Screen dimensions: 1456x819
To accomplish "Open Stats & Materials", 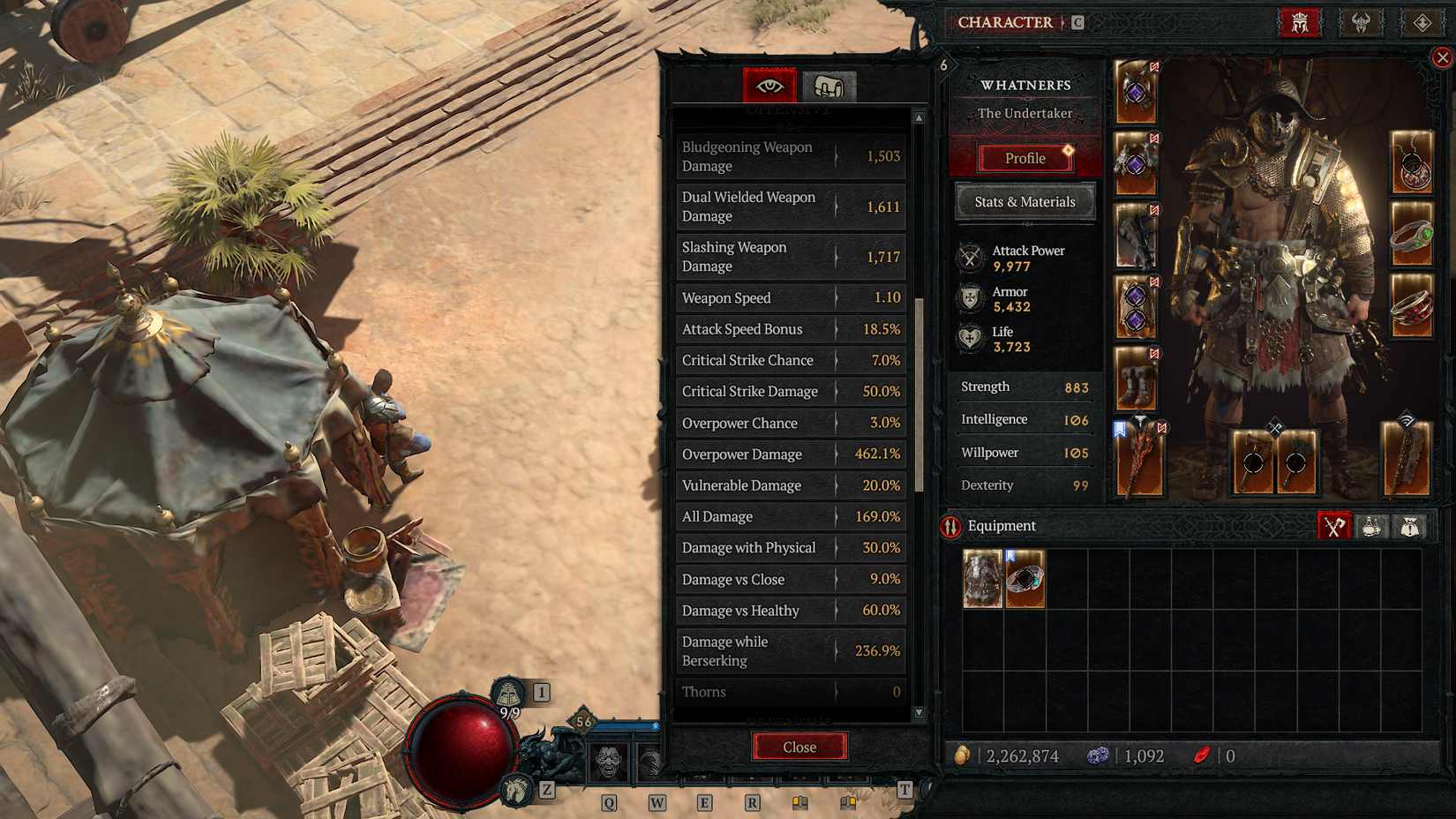I will (1024, 202).
